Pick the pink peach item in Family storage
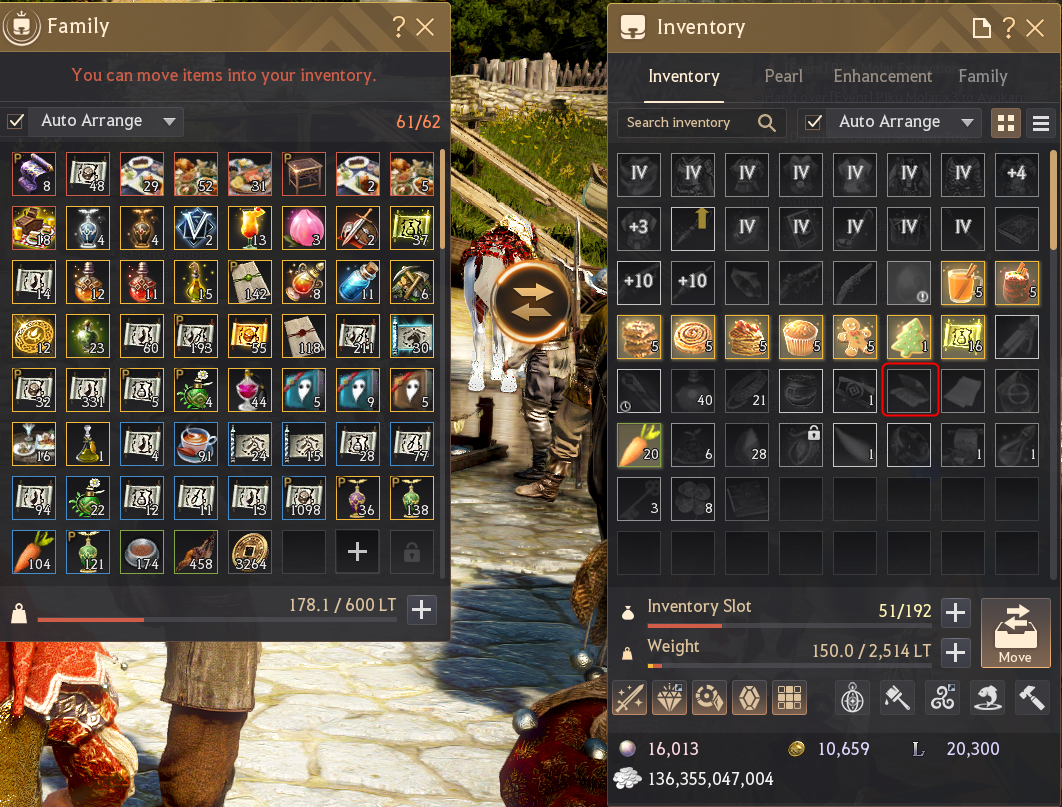 click(302, 227)
